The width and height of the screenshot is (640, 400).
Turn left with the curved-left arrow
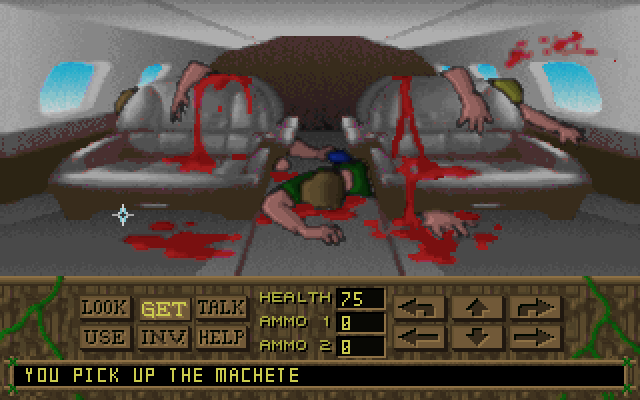tap(420, 307)
